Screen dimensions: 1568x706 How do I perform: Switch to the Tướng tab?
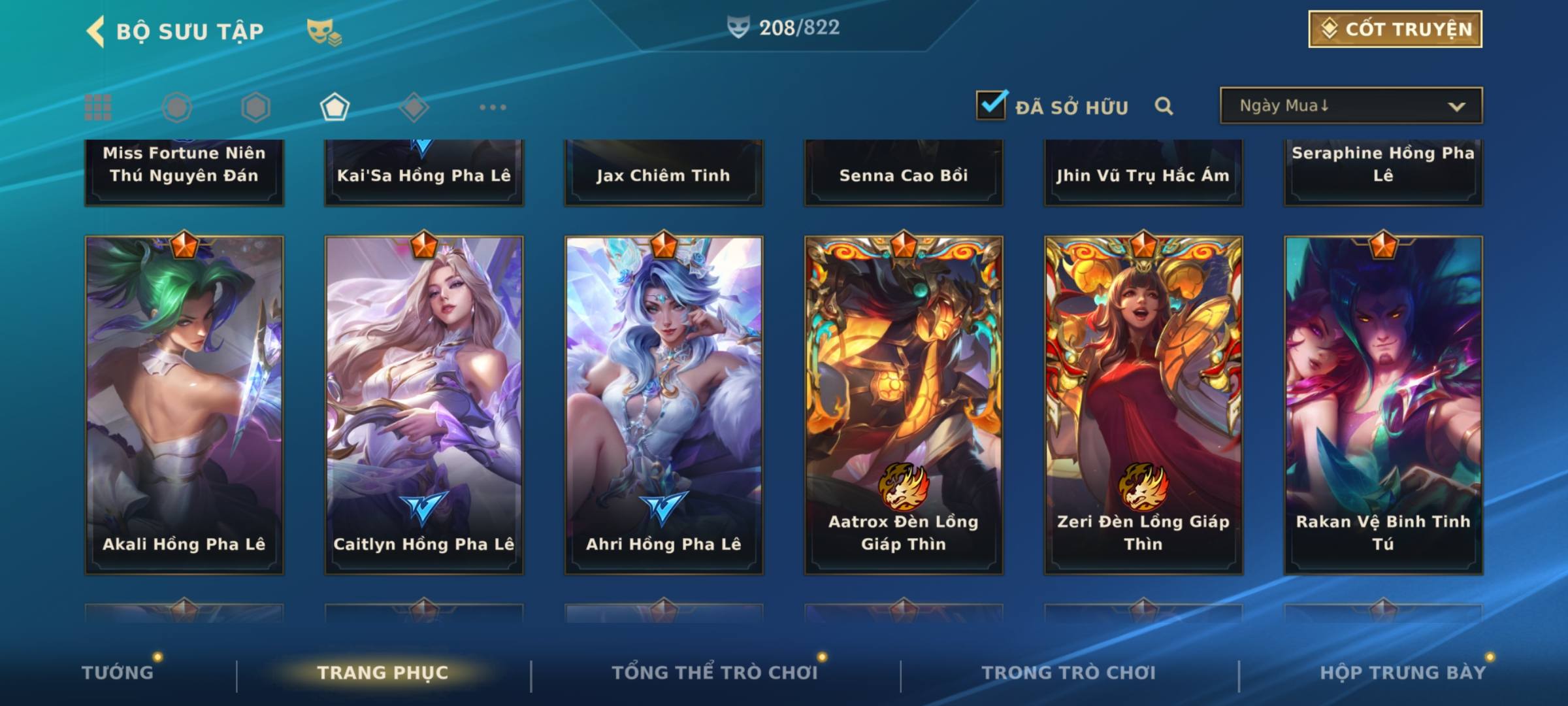click(118, 673)
